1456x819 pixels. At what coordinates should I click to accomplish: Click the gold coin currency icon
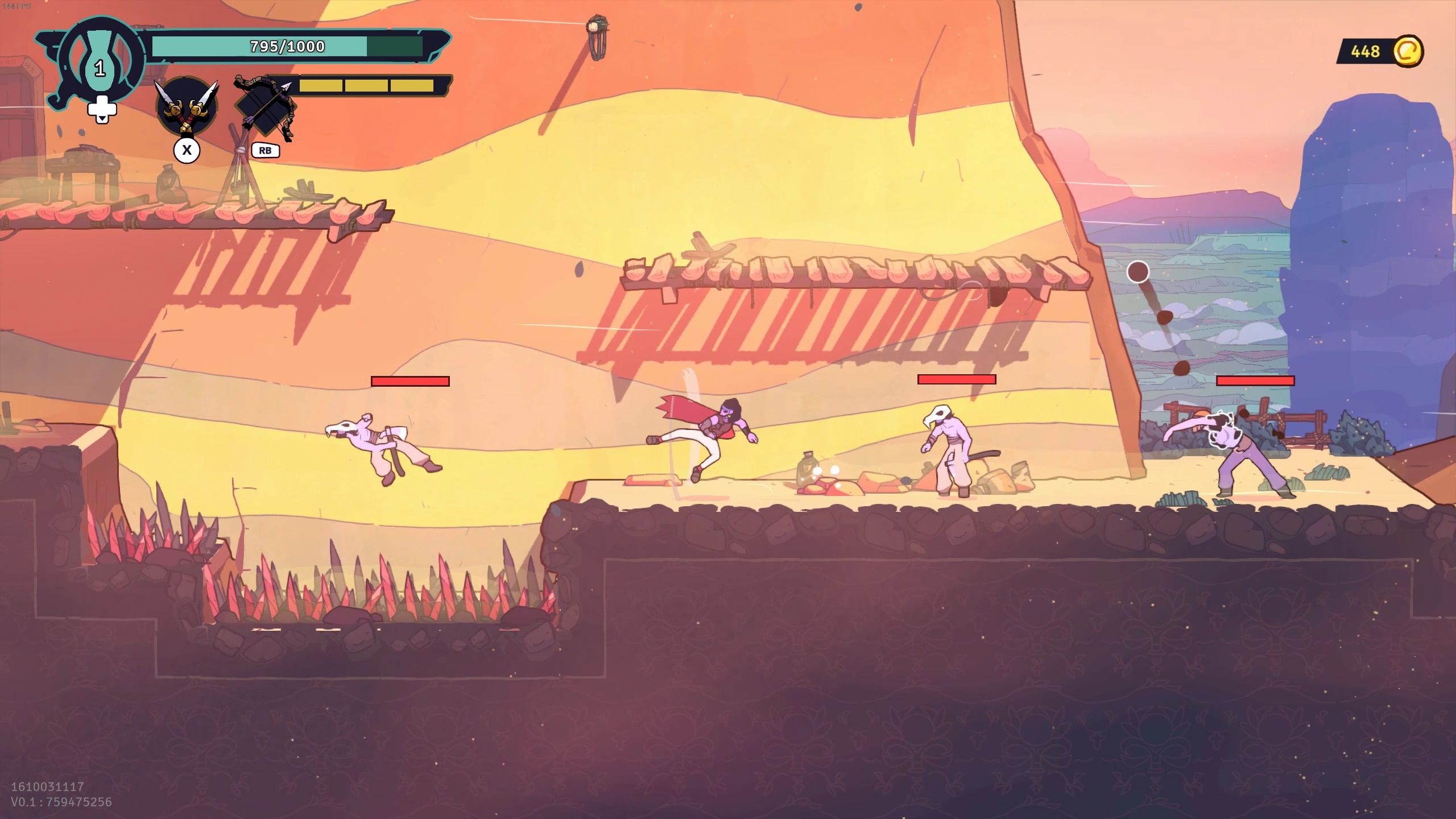point(1408,52)
